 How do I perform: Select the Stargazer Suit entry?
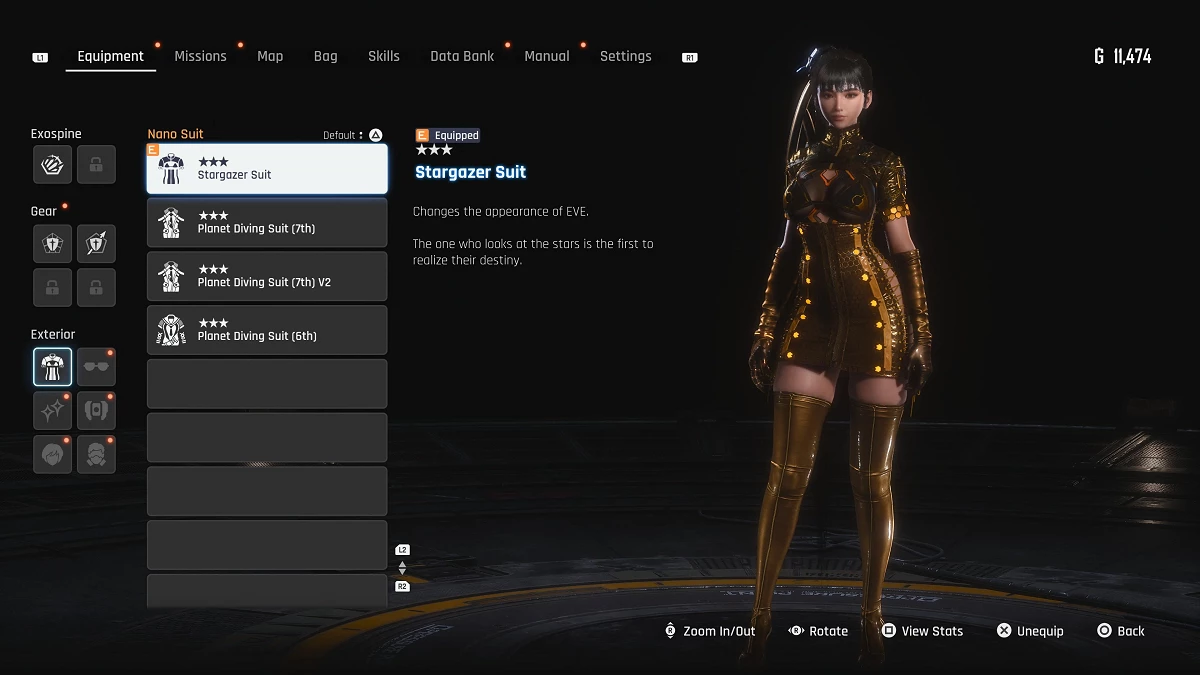(267, 169)
